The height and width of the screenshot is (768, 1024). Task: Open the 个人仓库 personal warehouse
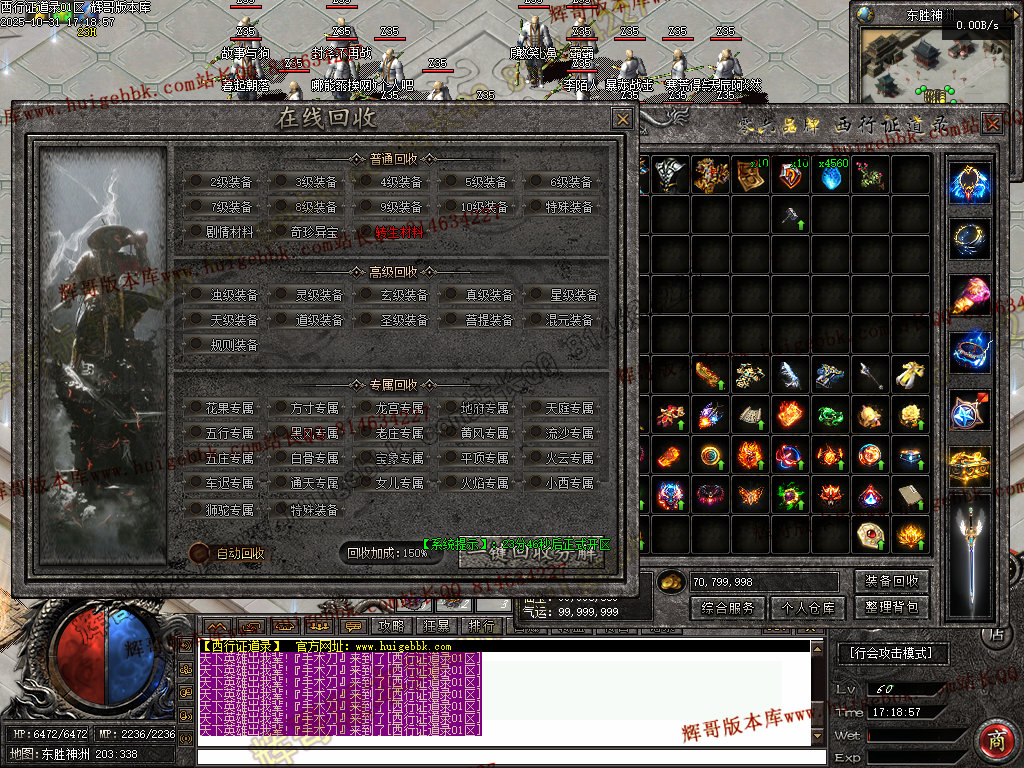(809, 607)
